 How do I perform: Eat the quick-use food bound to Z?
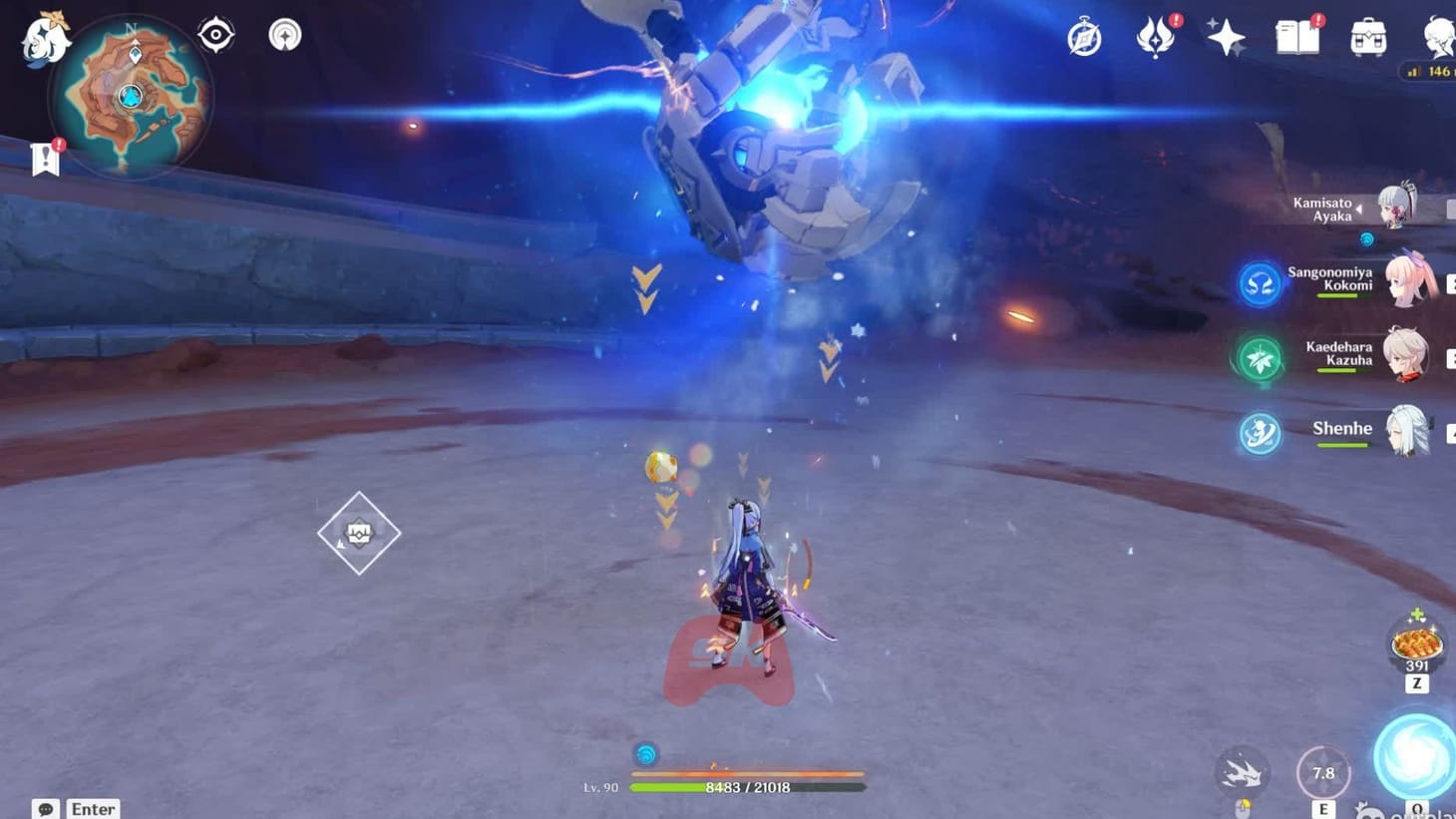point(1416,643)
